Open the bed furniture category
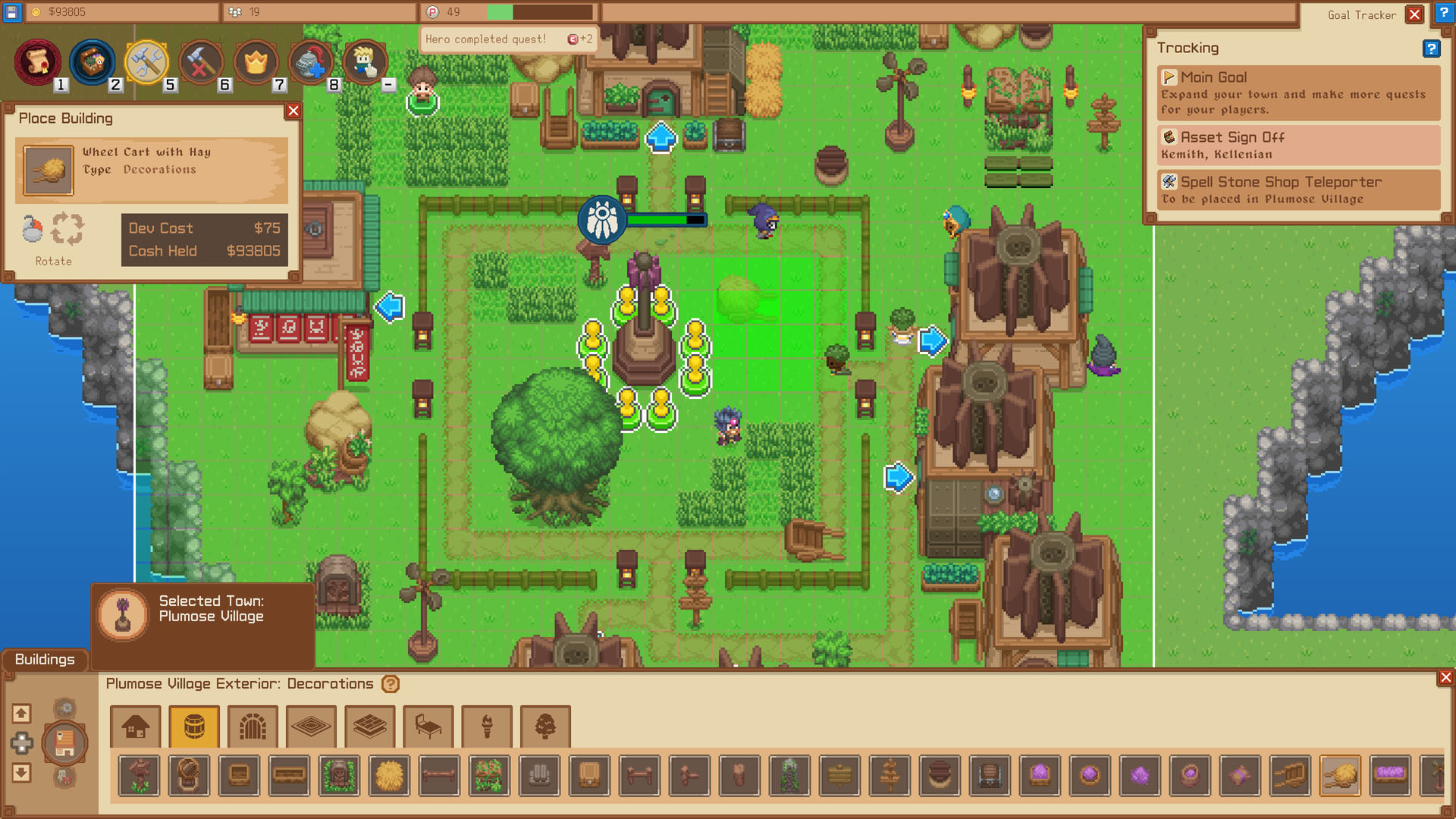This screenshot has height=819, width=1456. tap(428, 726)
